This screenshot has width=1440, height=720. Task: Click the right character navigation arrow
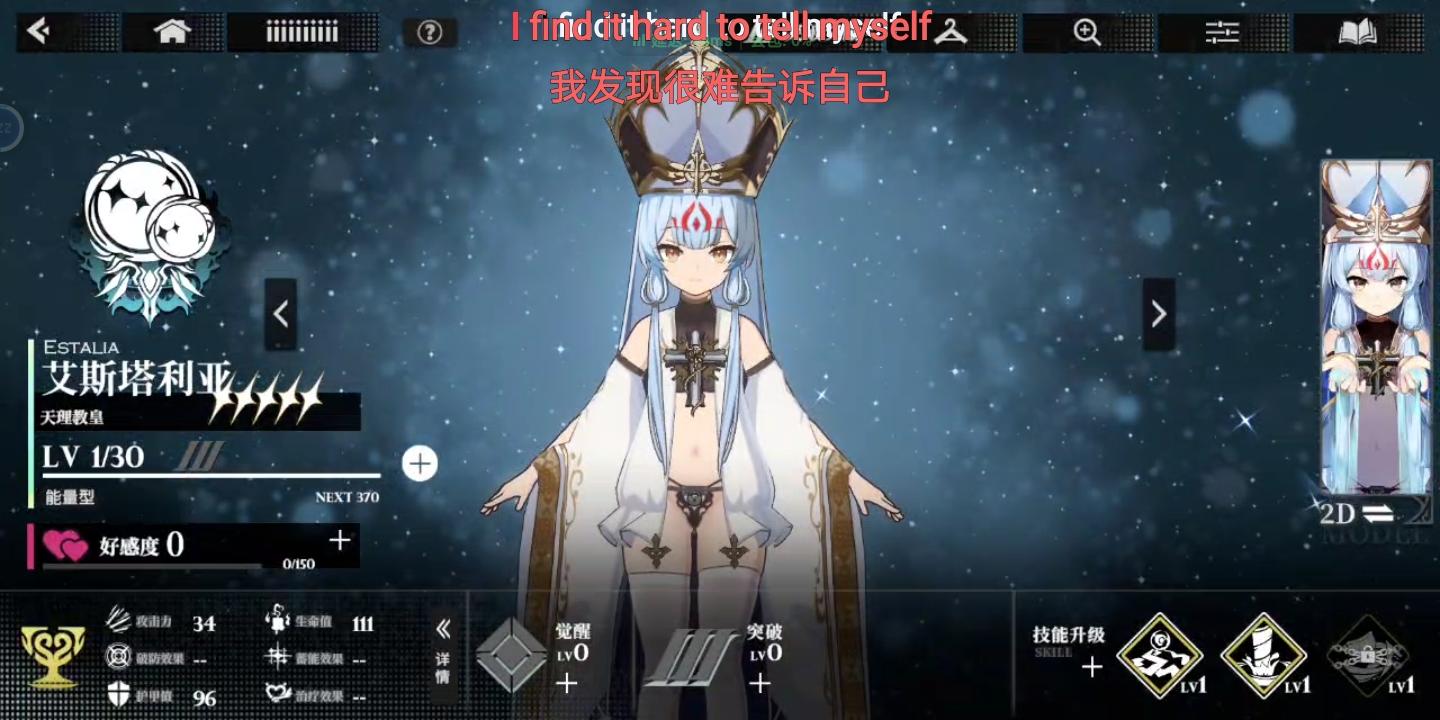pos(1158,313)
